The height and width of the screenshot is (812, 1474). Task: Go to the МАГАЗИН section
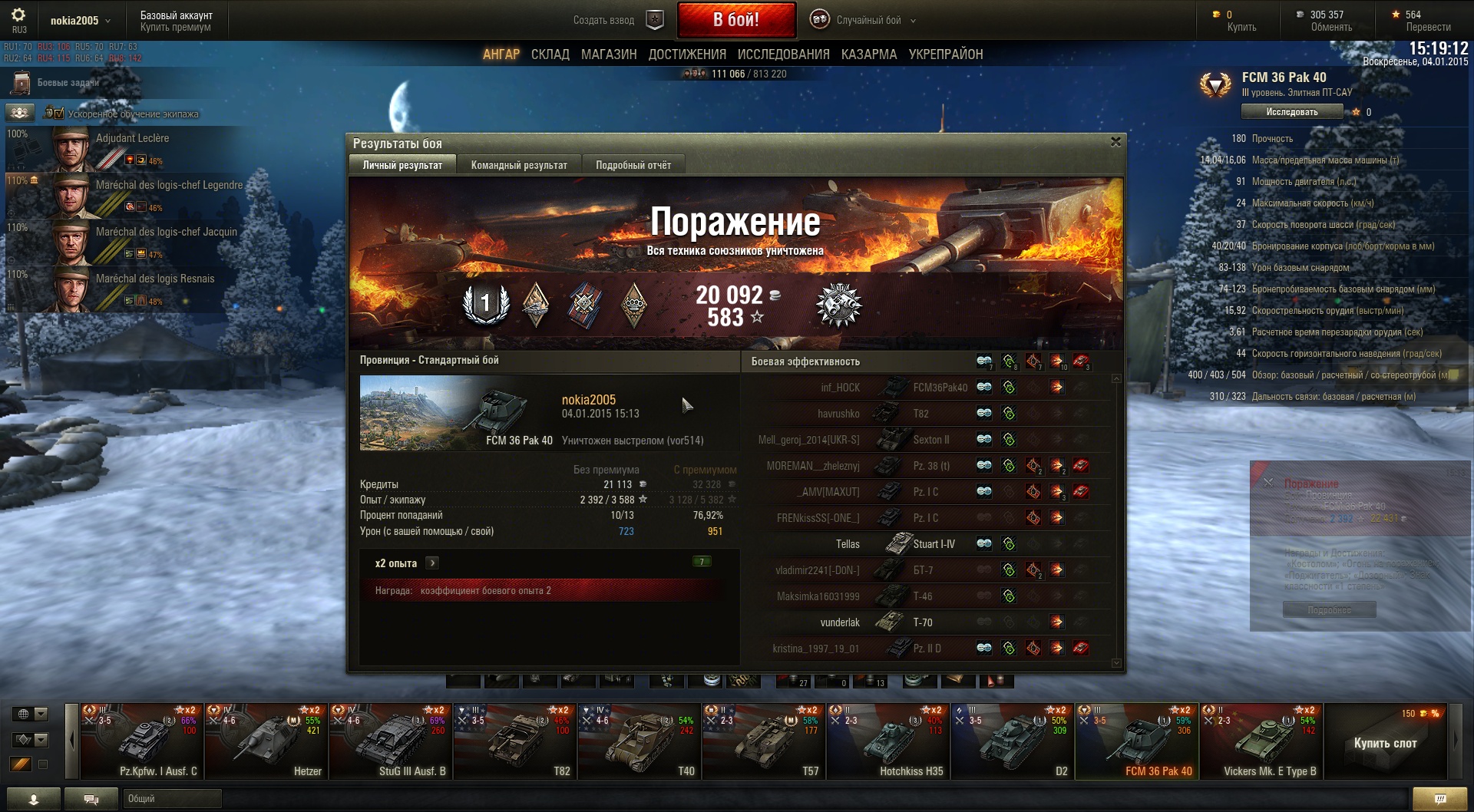609,54
